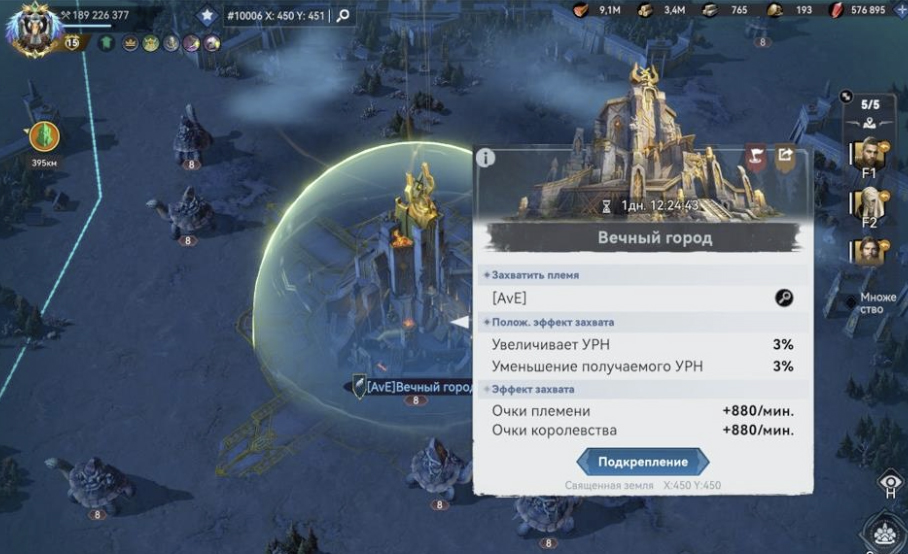Click the star favorites button
This screenshot has width=908, height=554.
pyautogui.click(x=207, y=15)
